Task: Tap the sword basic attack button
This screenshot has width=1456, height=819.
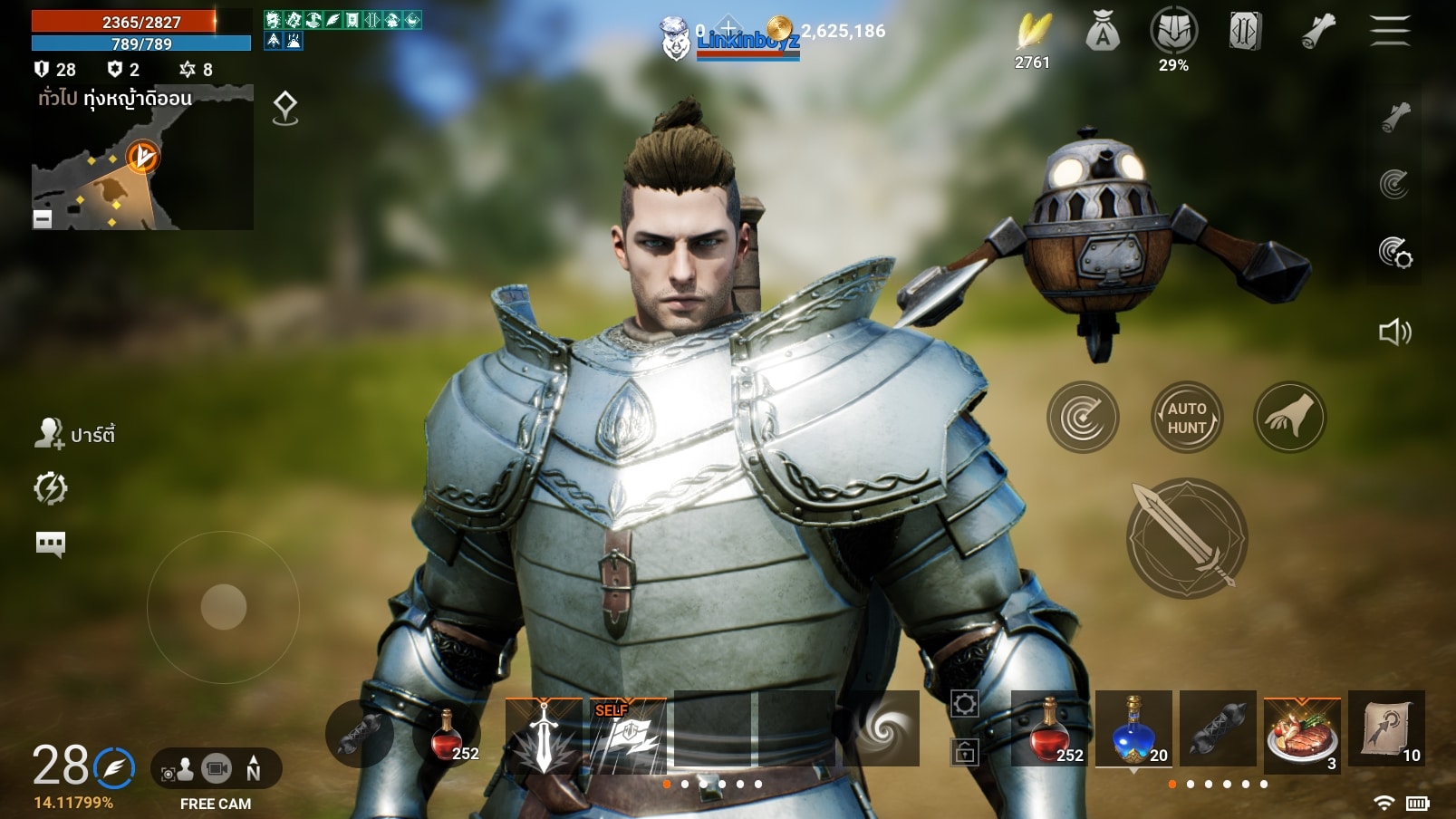Action: [x=1186, y=538]
